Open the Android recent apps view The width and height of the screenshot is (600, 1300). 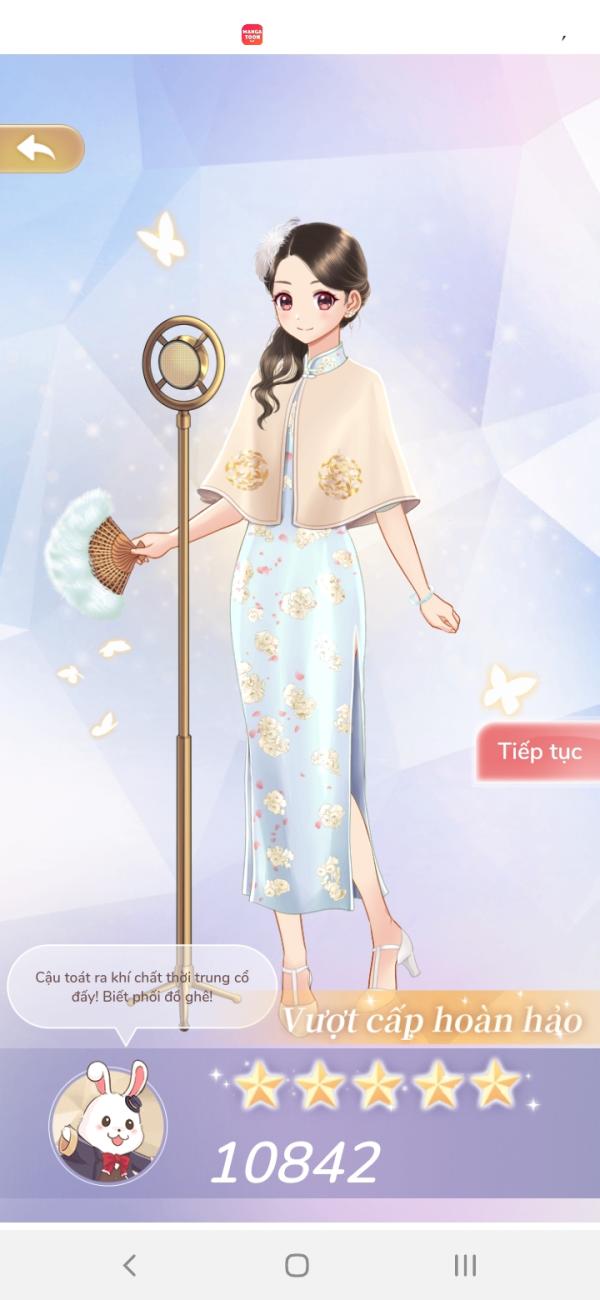click(x=465, y=1265)
